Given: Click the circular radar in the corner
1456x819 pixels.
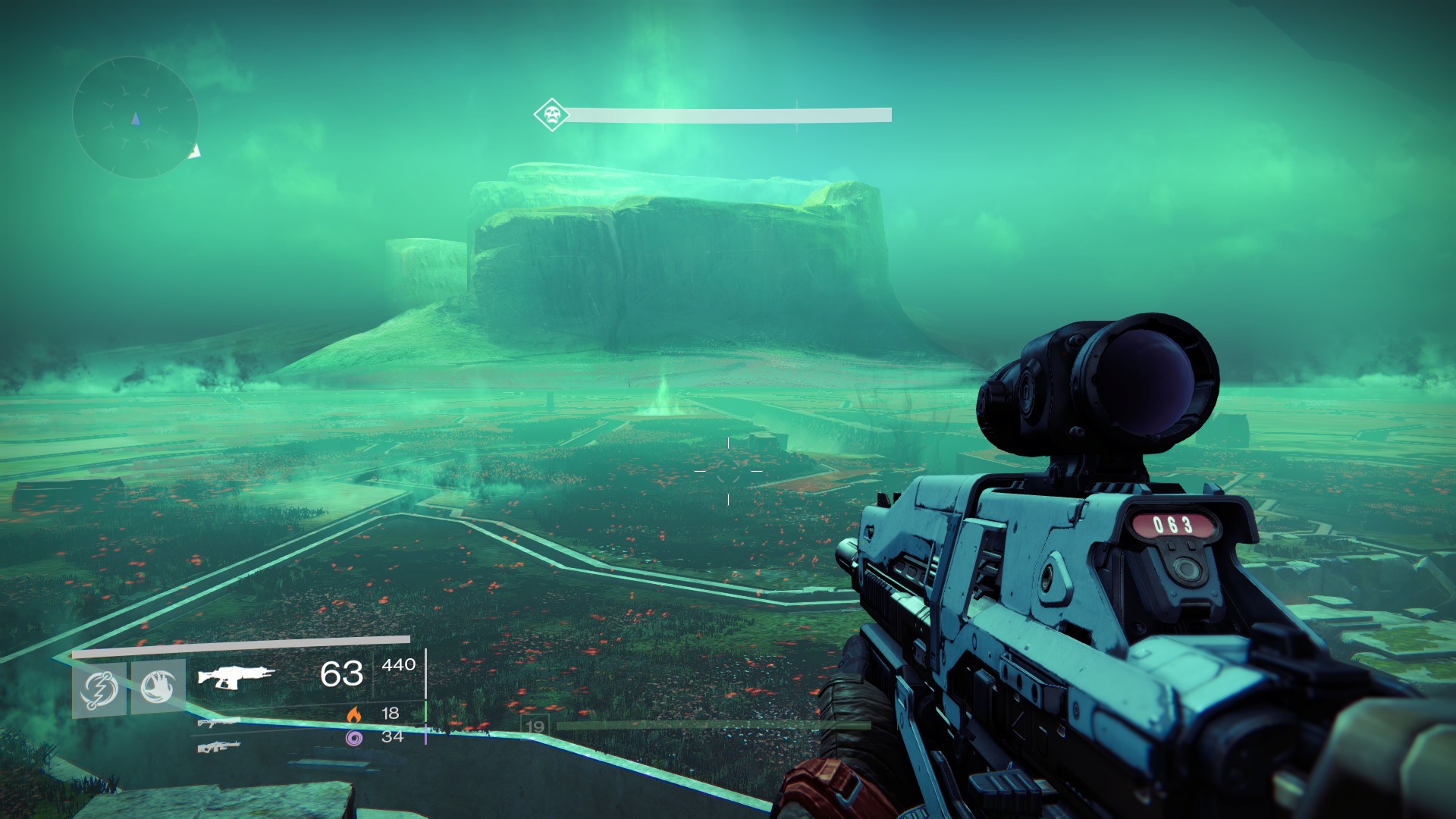Looking at the screenshot, I should click(x=135, y=118).
